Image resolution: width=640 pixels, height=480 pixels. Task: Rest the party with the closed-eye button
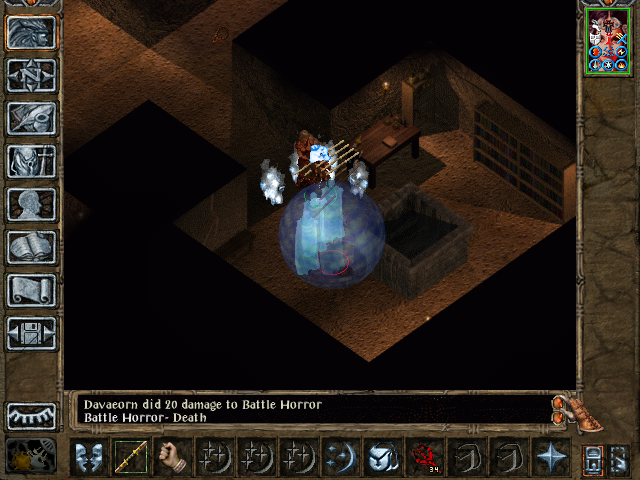click(31, 415)
